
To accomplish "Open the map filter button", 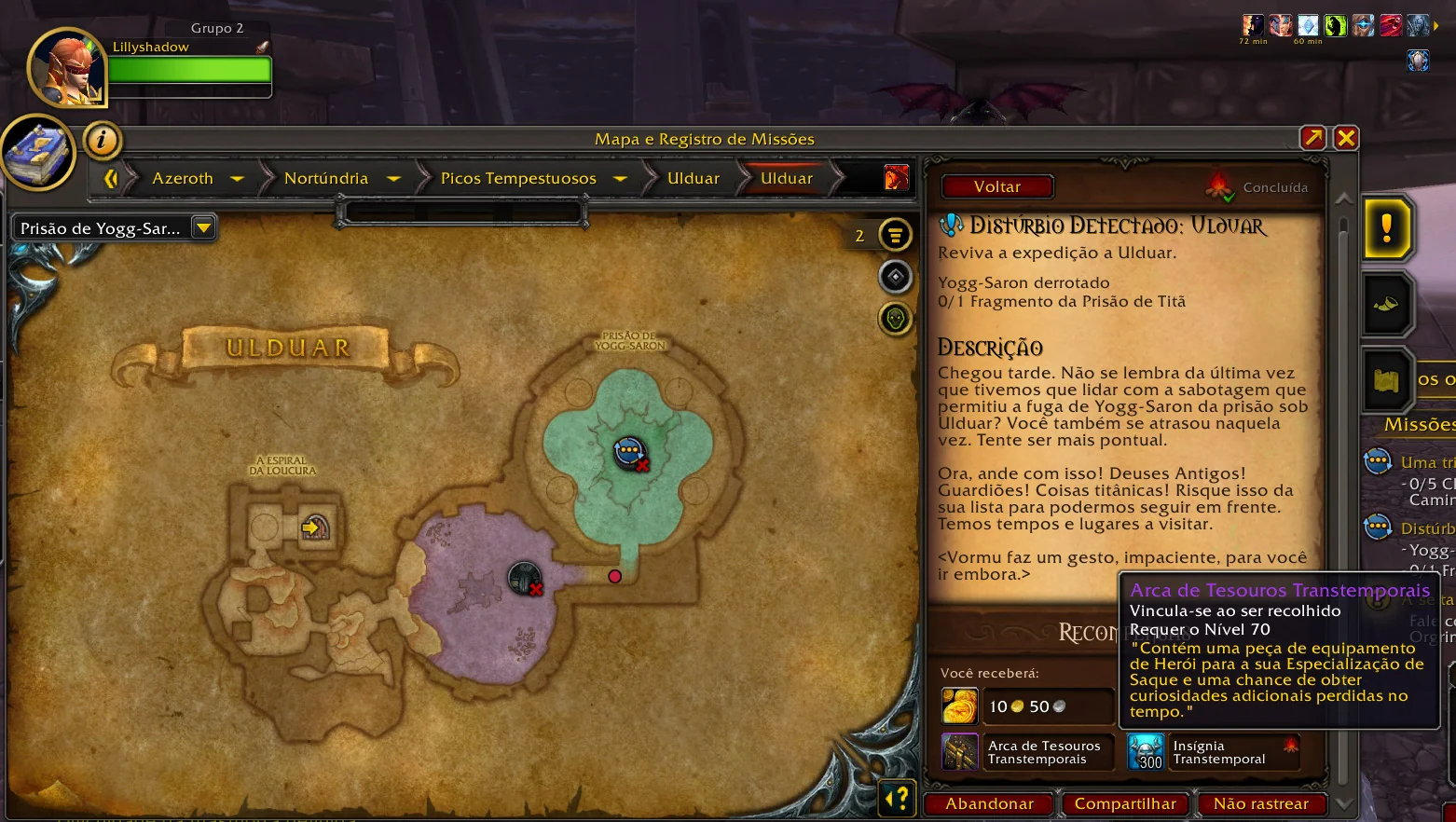I will [895, 235].
